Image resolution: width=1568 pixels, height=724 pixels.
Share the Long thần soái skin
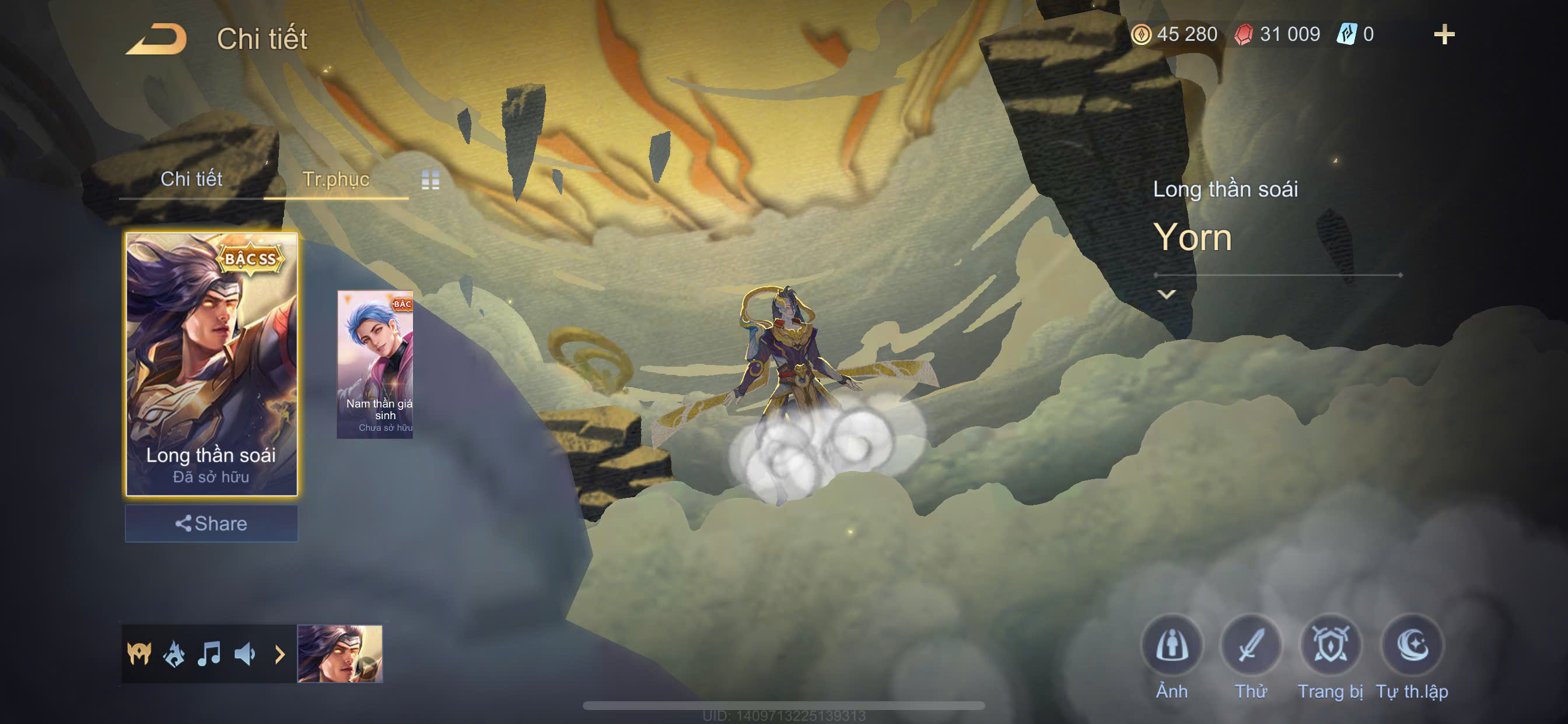click(211, 523)
